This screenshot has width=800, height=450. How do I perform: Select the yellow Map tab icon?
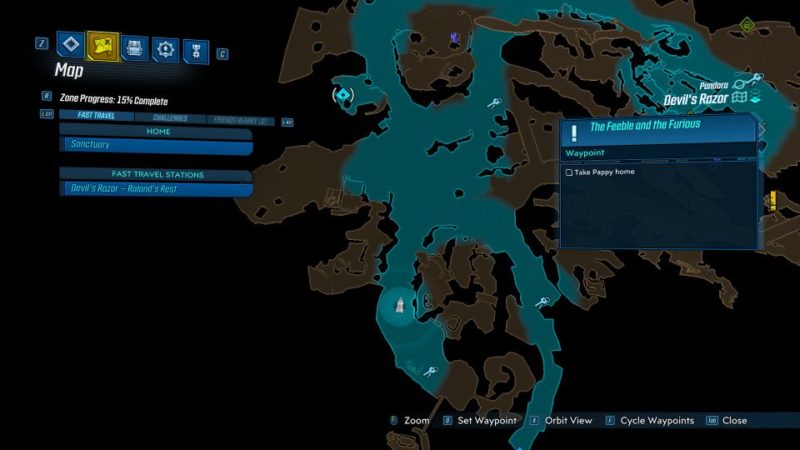(102, 45)
